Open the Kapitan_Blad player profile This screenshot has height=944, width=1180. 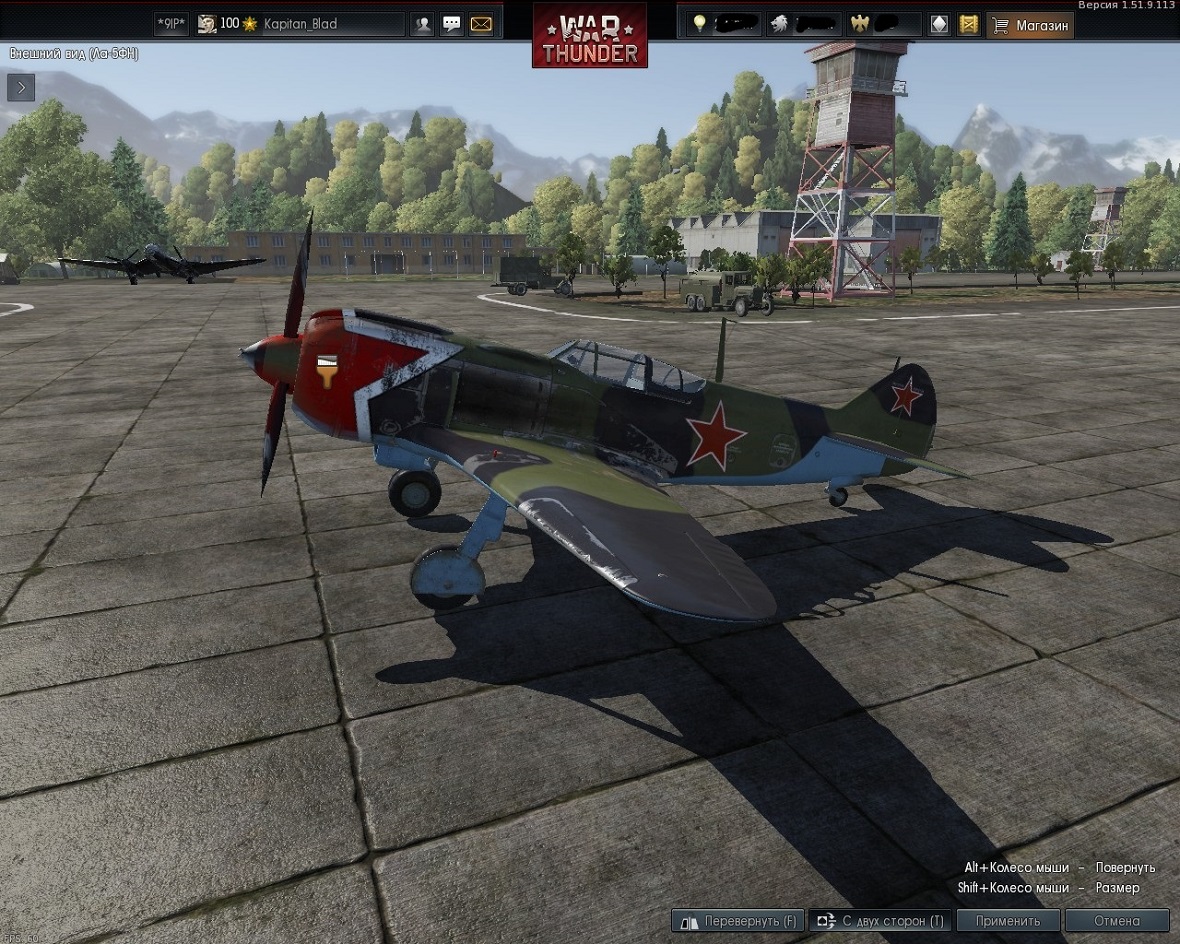tap(300, 24)
